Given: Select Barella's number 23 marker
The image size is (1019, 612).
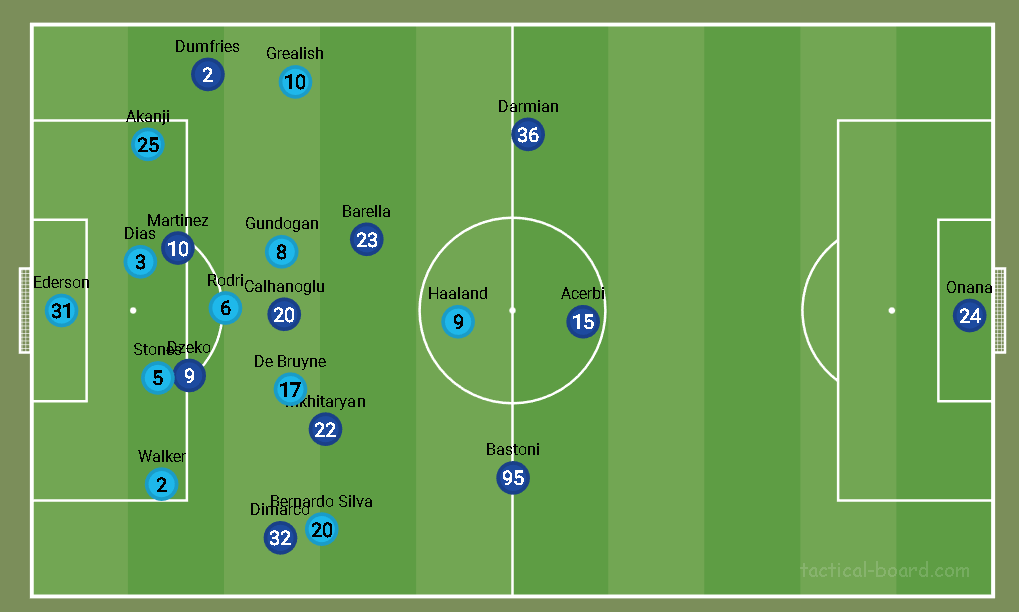Looking at the screenshot, I should pyautogui.click(x=367, y=239).
